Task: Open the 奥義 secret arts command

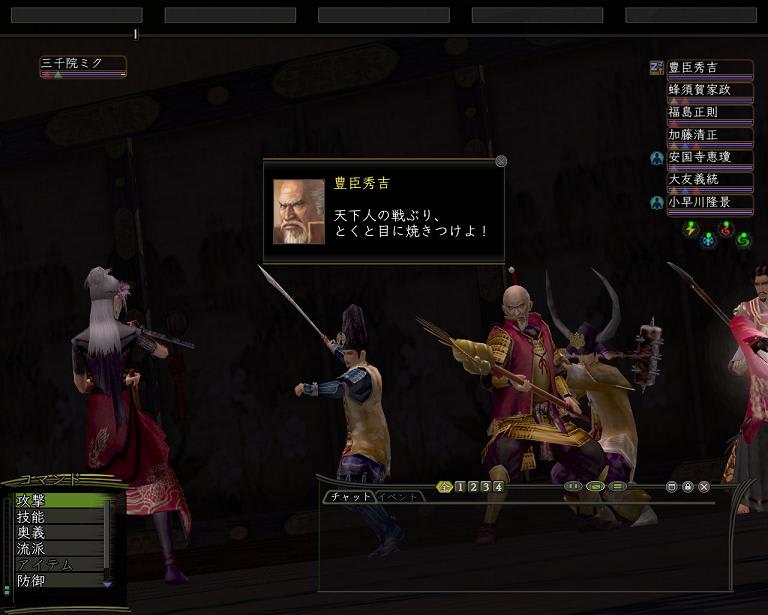Action: click(x=55, y=533)
